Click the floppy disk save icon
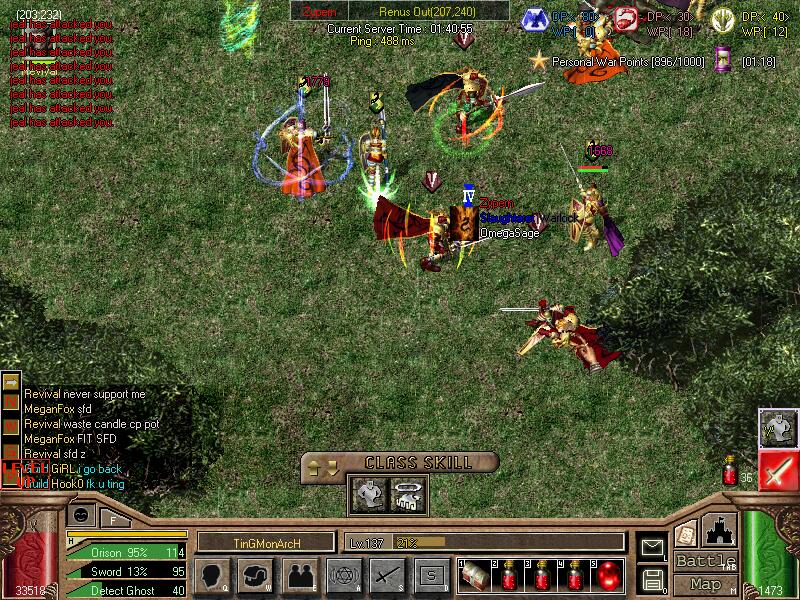This screenshot has width=800, height=600. (653, 579)
